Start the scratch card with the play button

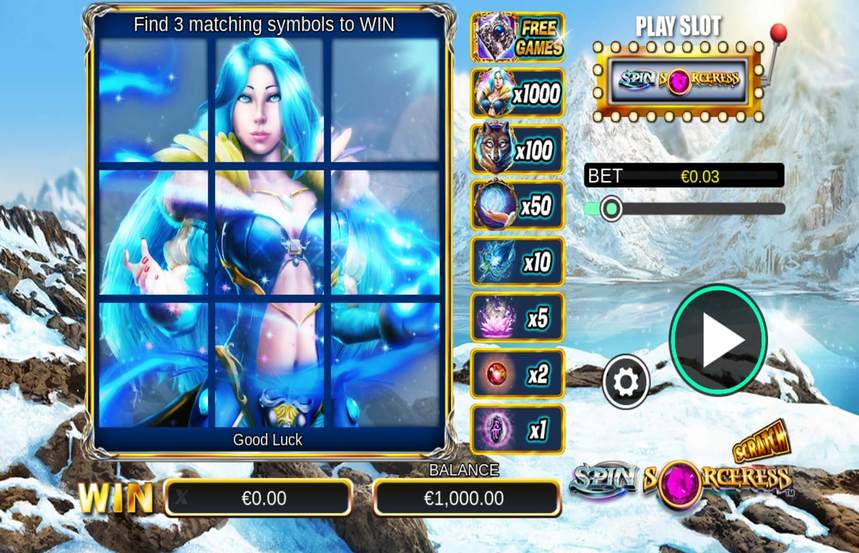pyautogui.click(x=718, y=340)
